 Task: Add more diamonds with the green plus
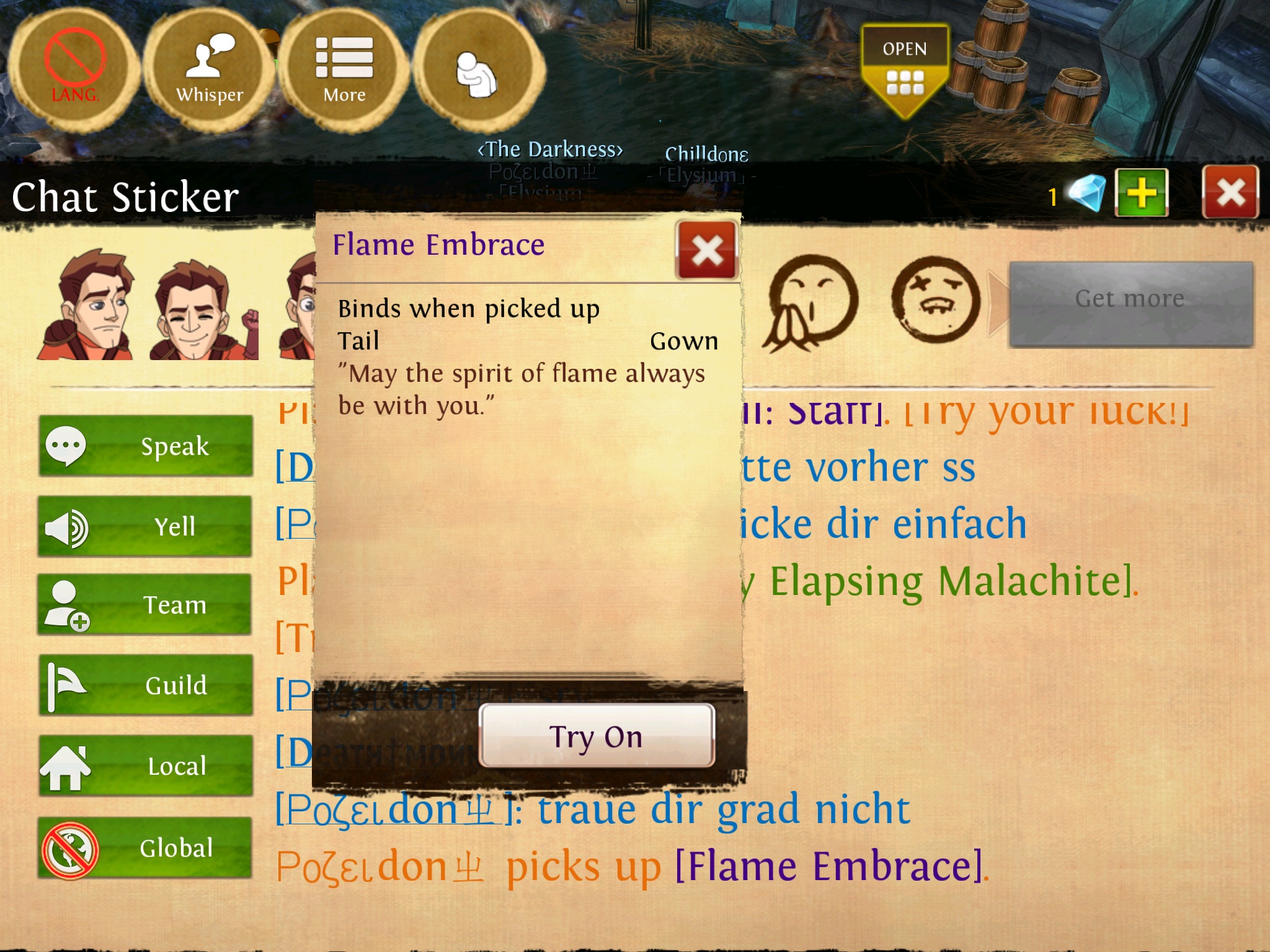pos(1141,193)
